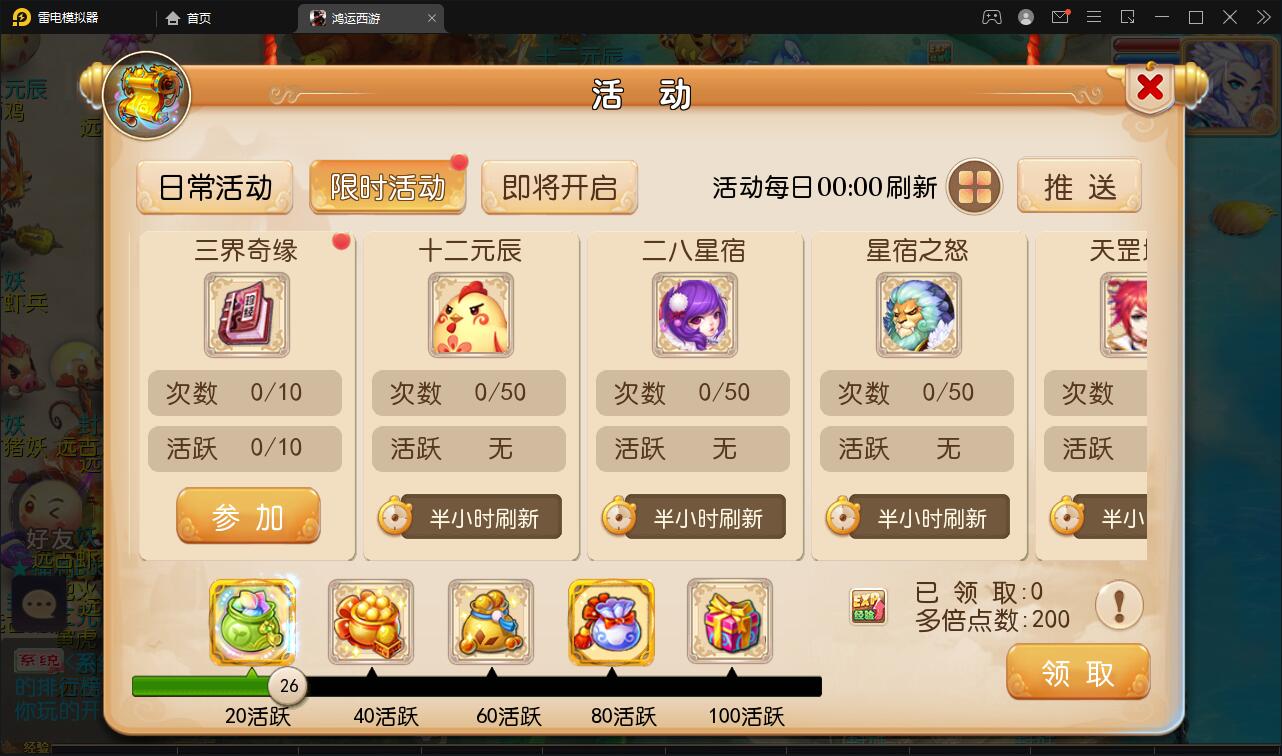The height and width of the screenshot is (756, 1282).
Task: Click the 星宿之怒 lion portrait icon
Action: click(x=917, y=315)
